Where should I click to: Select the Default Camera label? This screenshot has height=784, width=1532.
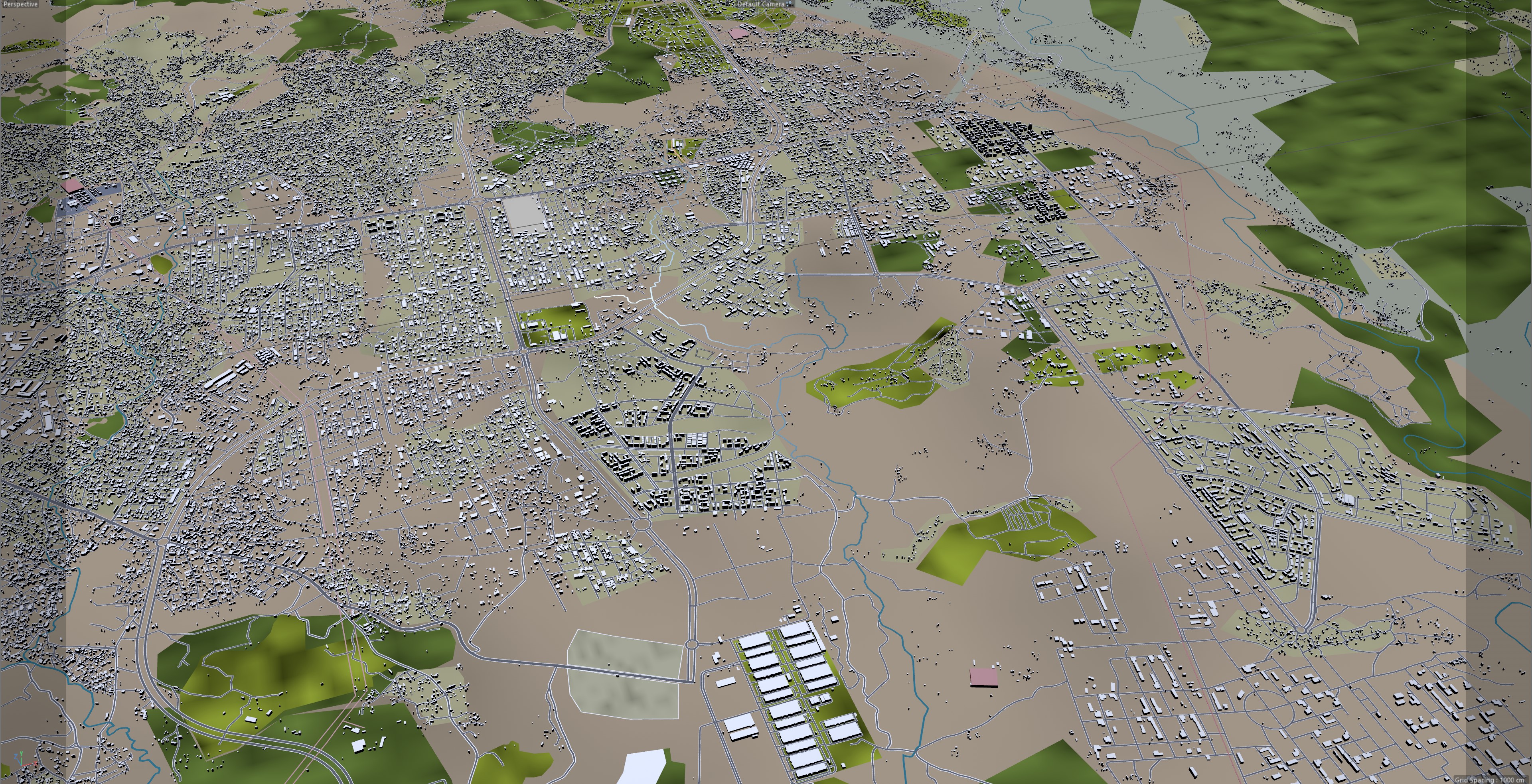[761, 4]
